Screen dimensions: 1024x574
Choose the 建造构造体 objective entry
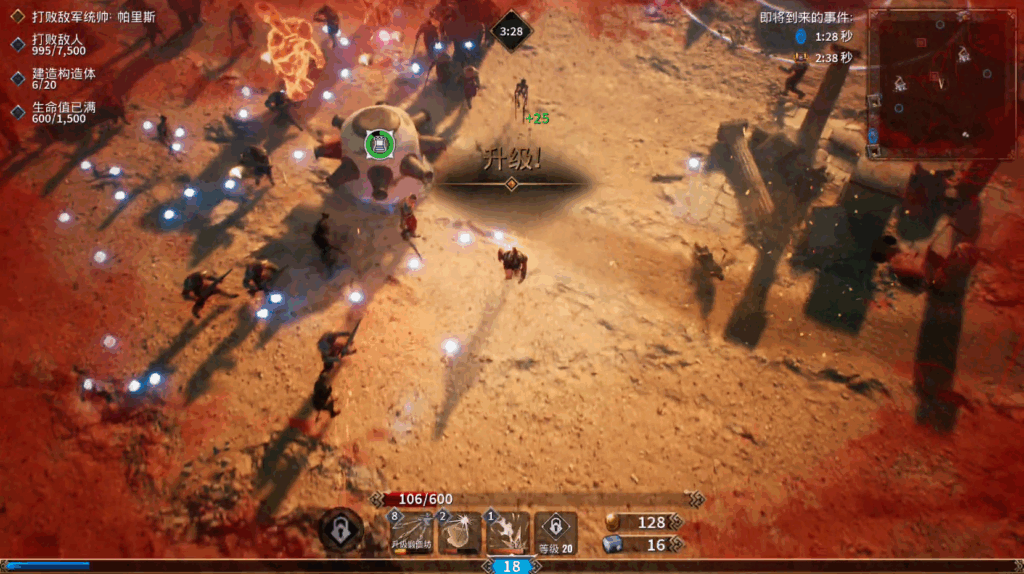pyautogui.click(x=66, y=78)
